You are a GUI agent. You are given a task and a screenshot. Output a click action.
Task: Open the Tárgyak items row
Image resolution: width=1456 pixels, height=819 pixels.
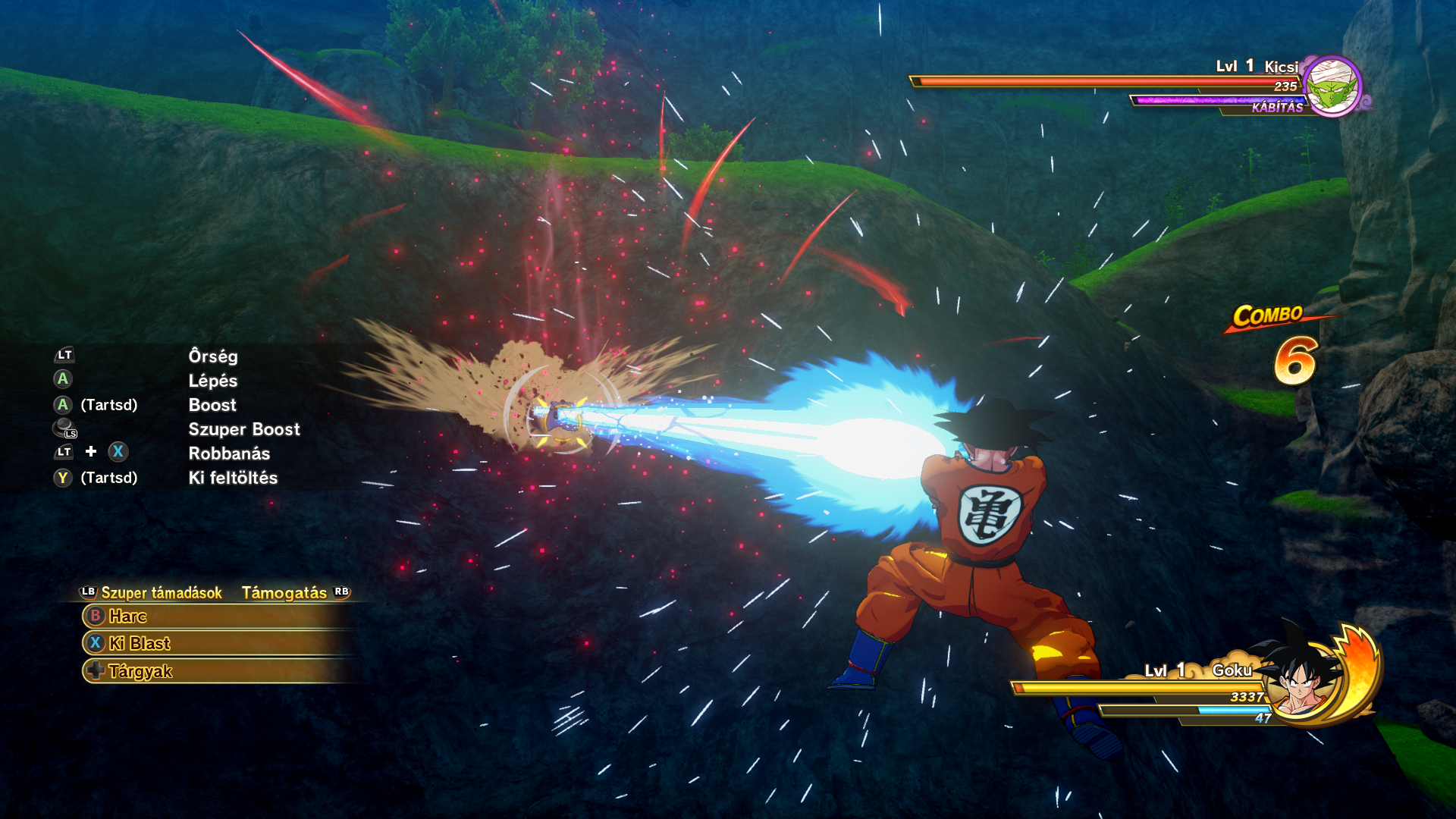click(x=216, y=671)
